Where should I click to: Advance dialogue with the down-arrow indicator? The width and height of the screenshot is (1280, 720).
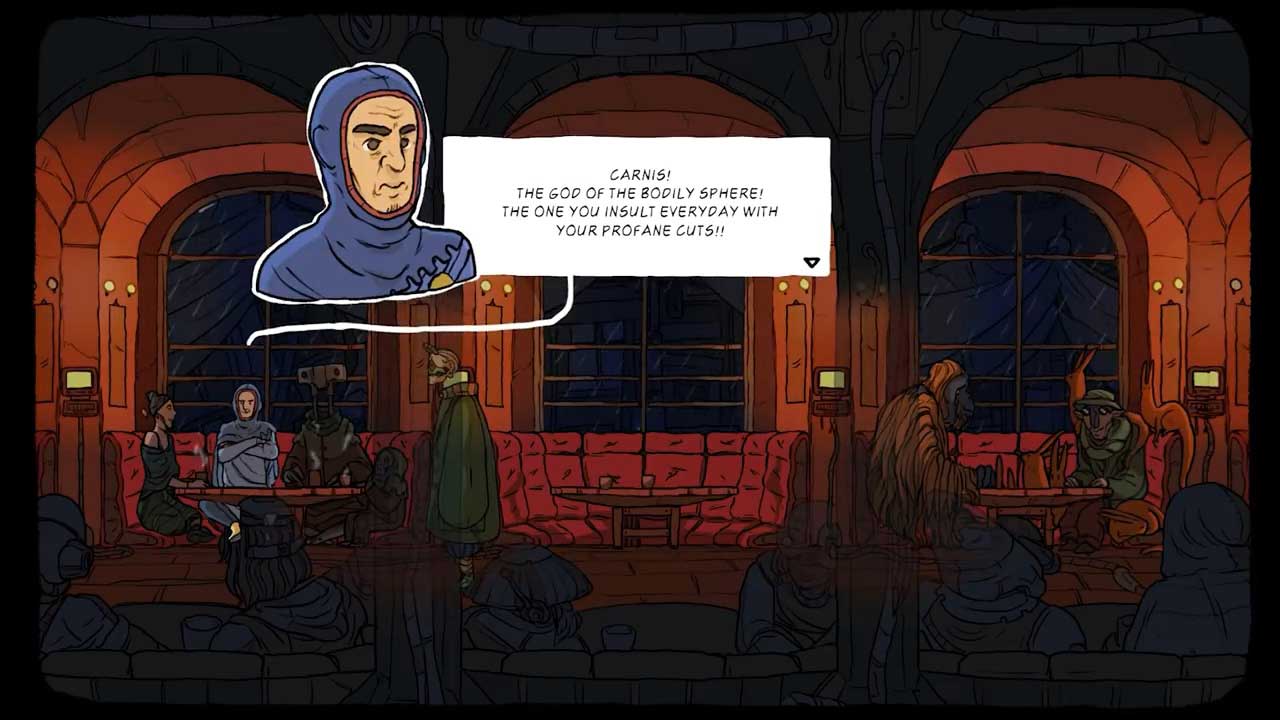(811, 262)
